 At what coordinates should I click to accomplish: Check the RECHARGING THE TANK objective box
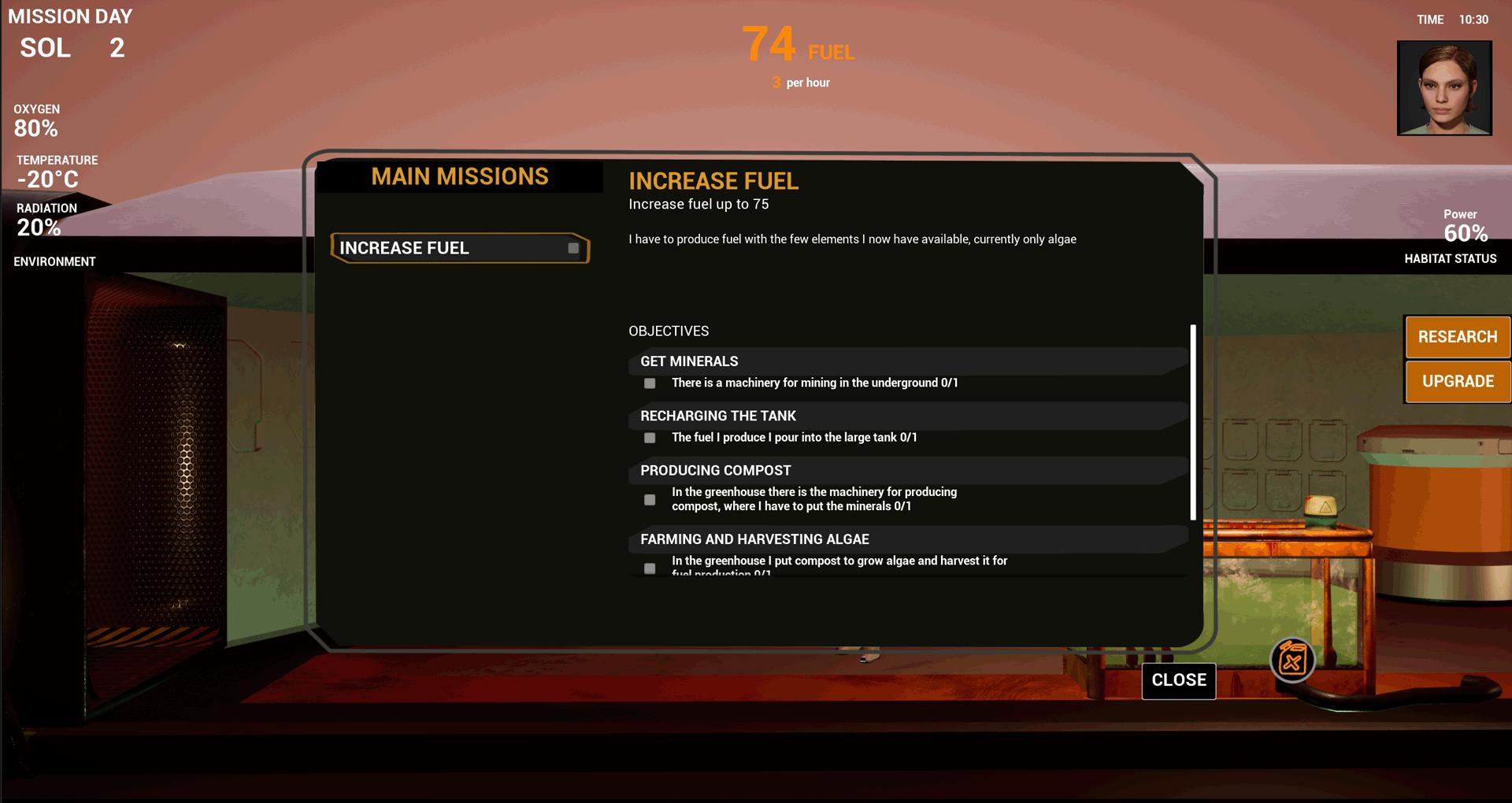coord(649,438)
